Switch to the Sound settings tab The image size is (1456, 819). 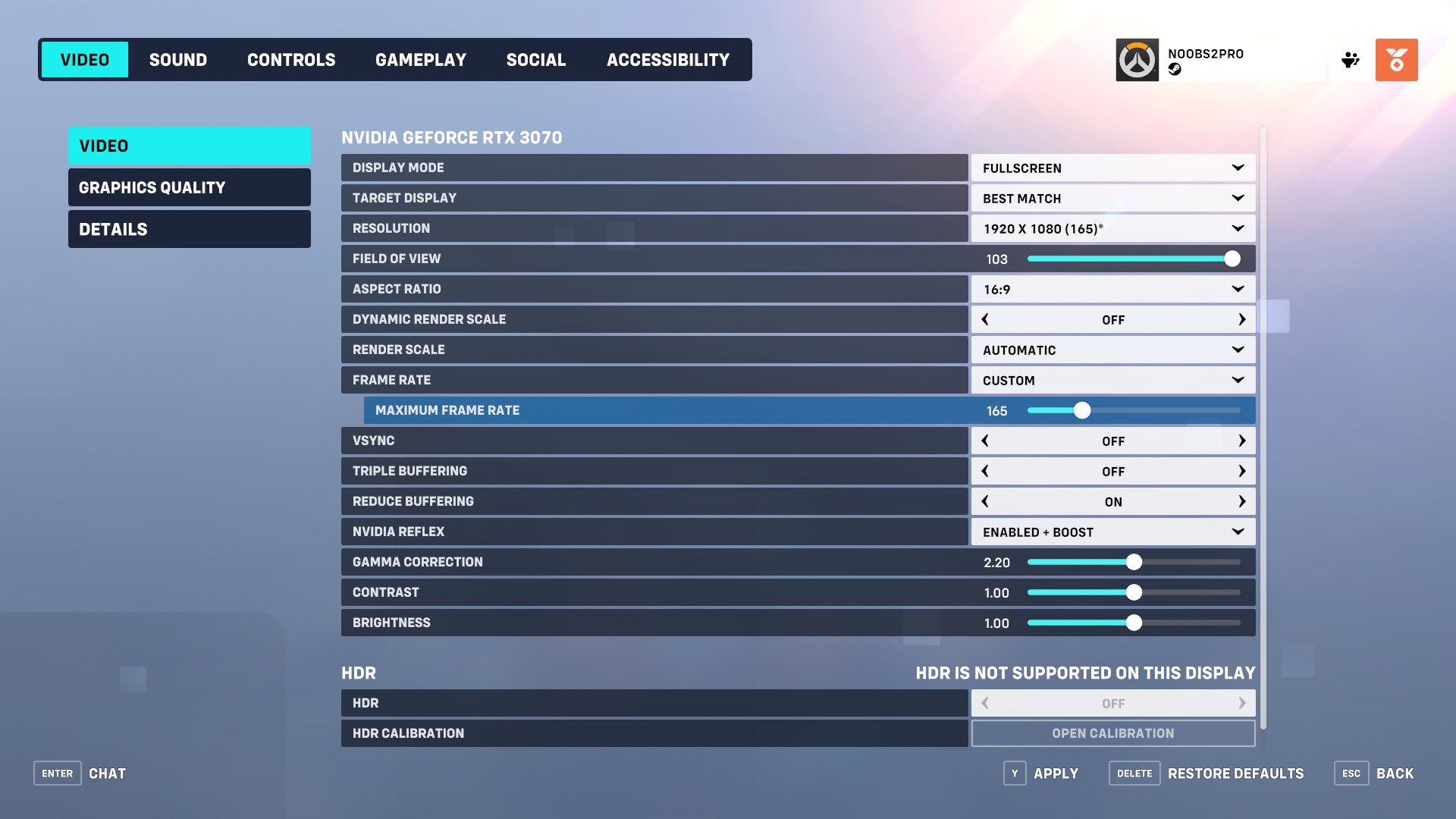[177, 59]
